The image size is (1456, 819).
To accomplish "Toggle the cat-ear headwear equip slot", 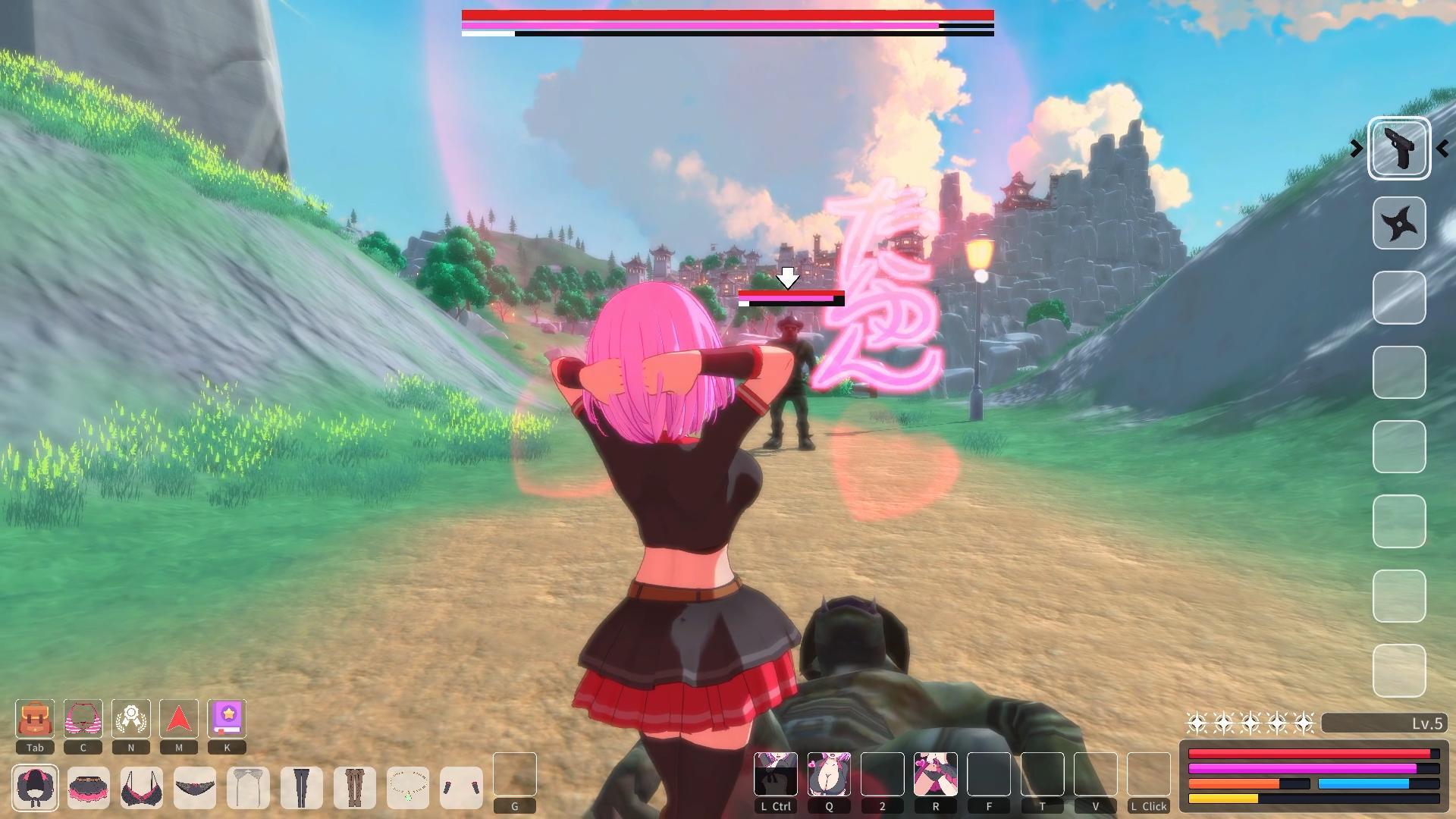I will click(36, 789).
